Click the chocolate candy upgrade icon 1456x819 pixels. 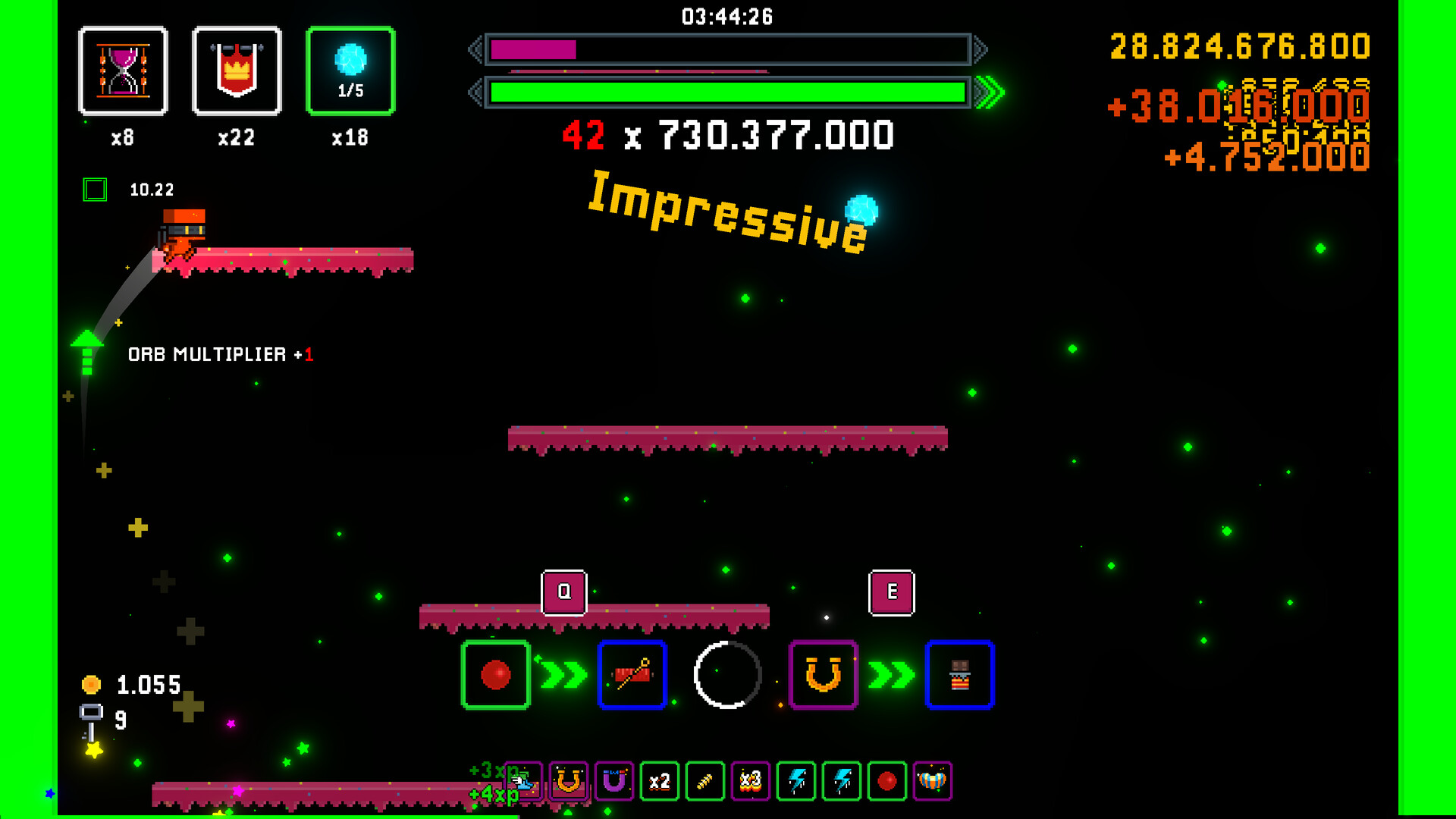coord(959,675)
